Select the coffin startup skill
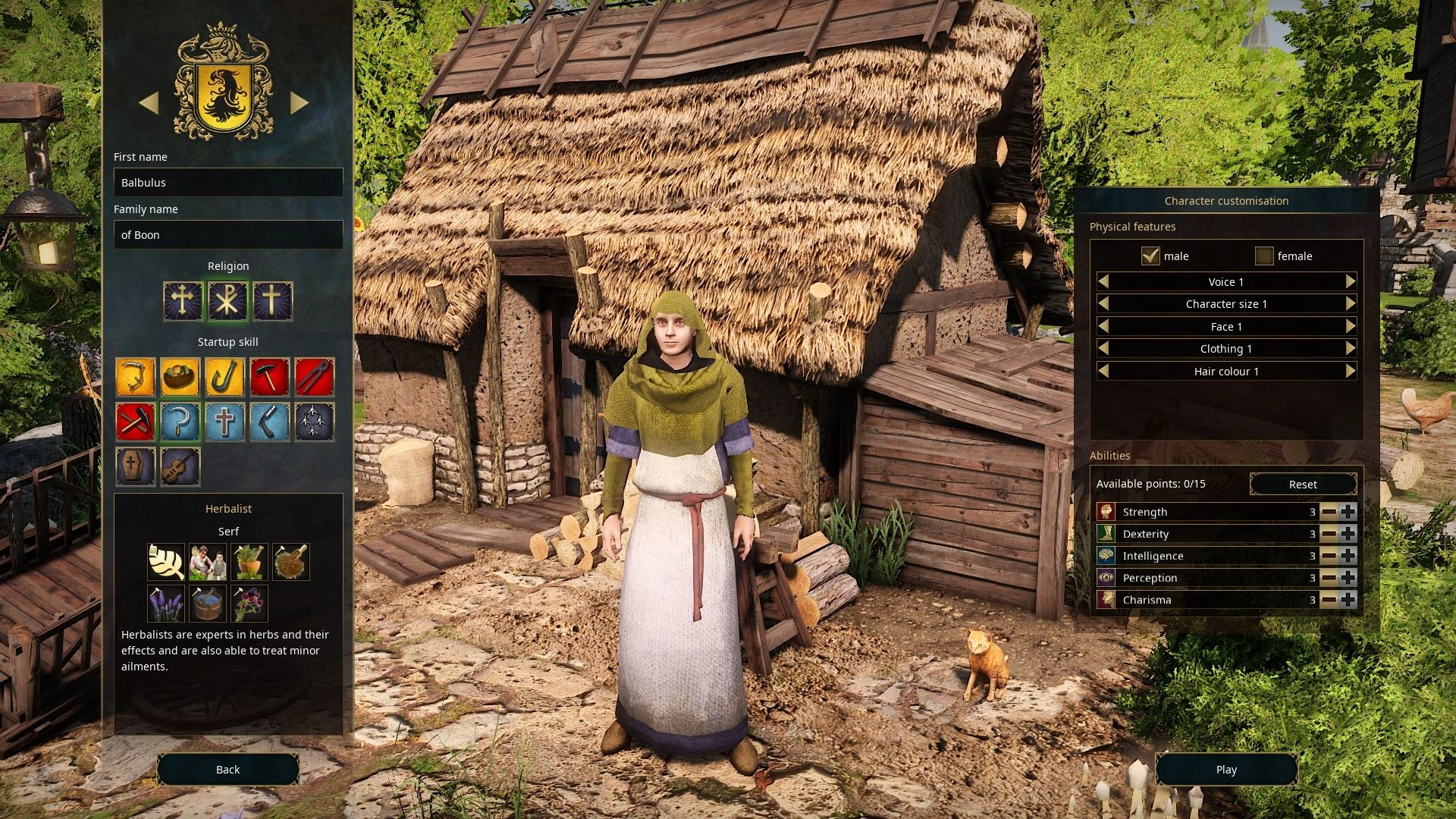The image size is (1456, 819). (x=136, y=466)
